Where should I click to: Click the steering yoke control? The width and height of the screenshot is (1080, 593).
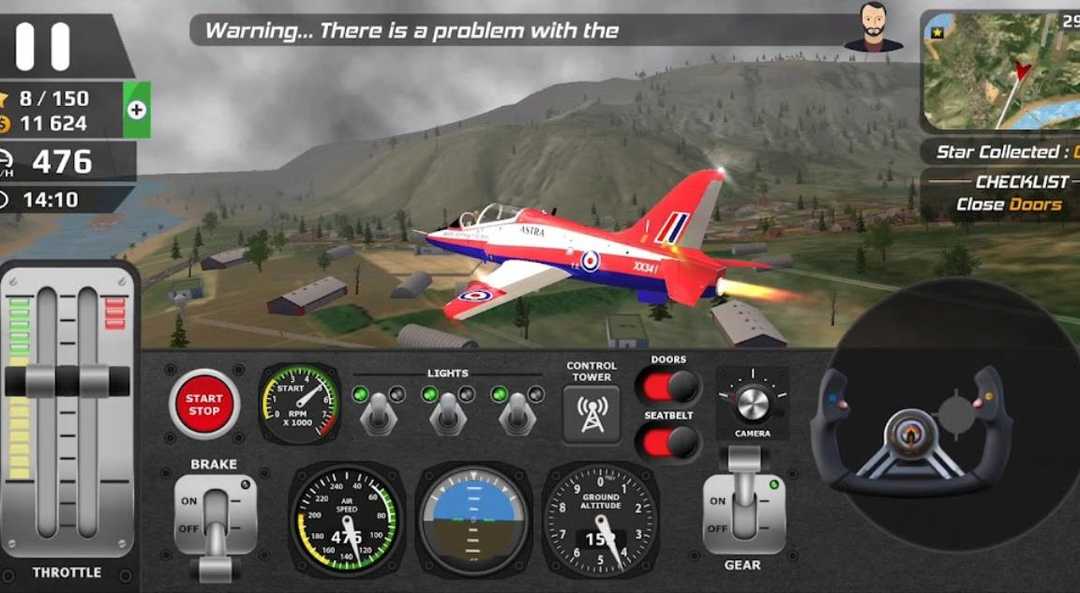pos(908,431)
